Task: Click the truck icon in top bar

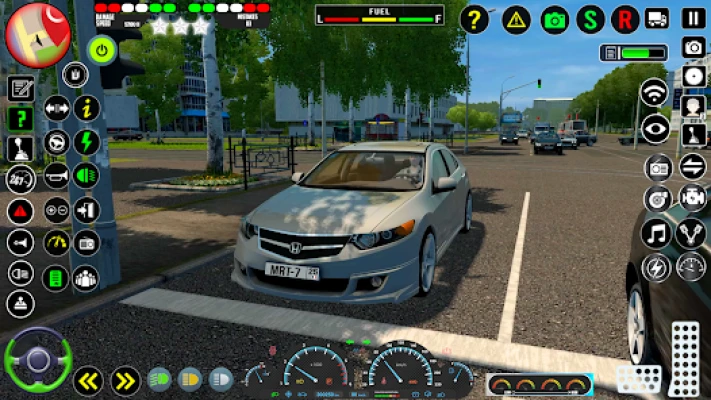Action: point(657,18)
